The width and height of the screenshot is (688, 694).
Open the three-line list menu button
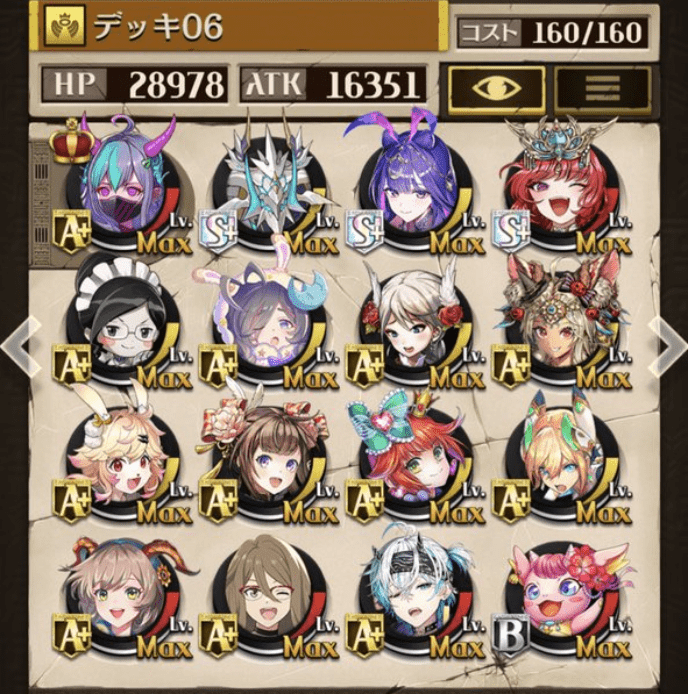(602, 86)
